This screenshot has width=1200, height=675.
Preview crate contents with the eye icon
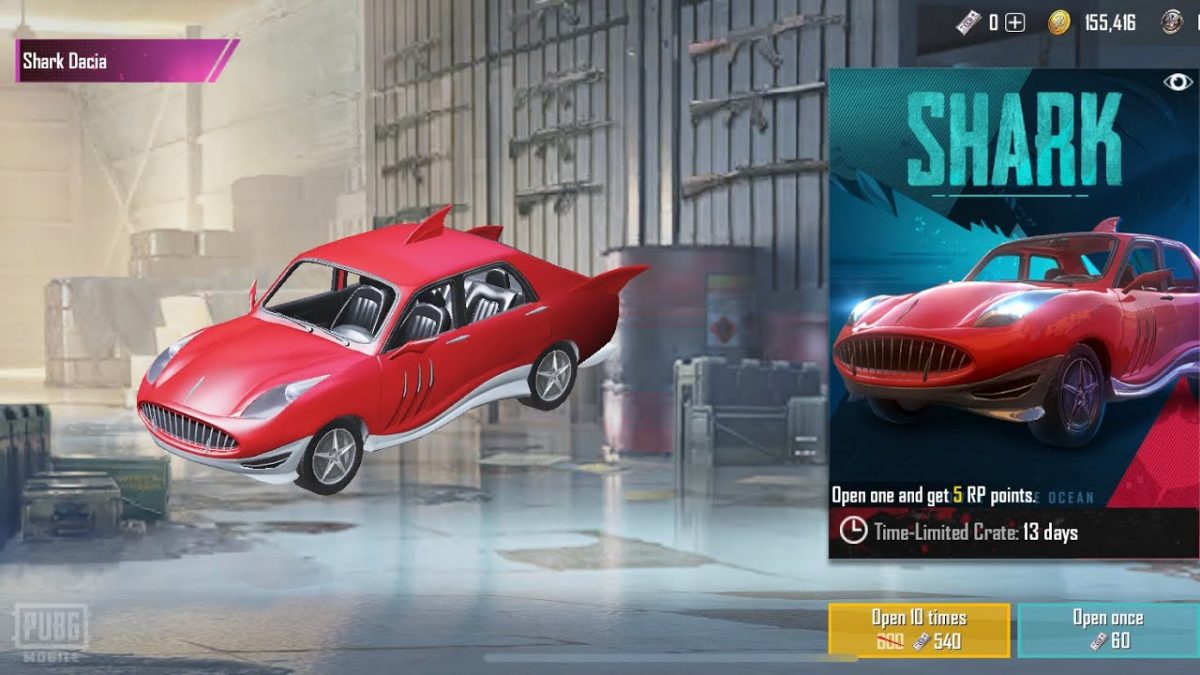1176,83
